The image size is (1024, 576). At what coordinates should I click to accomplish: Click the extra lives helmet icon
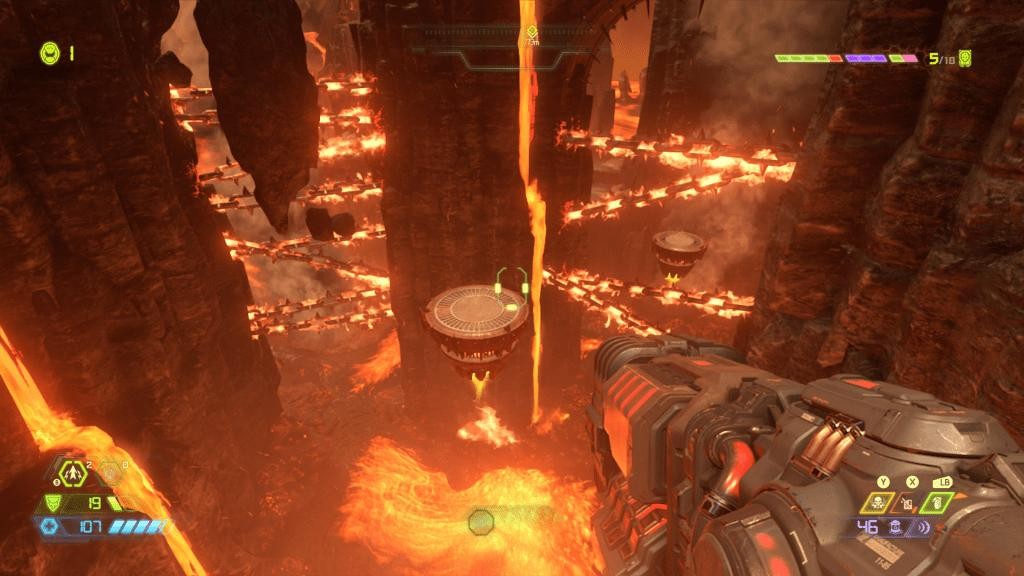pyautogui.click(x=49, y=52)
